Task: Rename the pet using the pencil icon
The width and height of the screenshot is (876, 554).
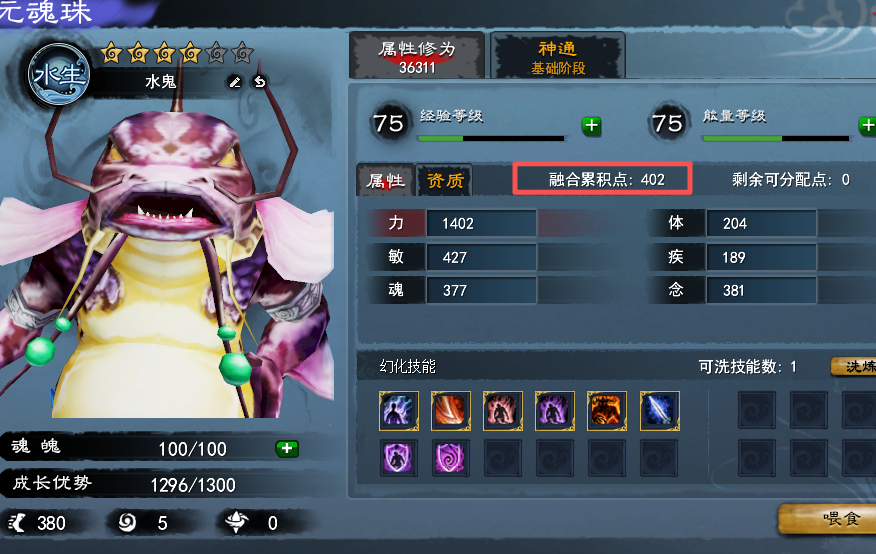Action: 235,81
